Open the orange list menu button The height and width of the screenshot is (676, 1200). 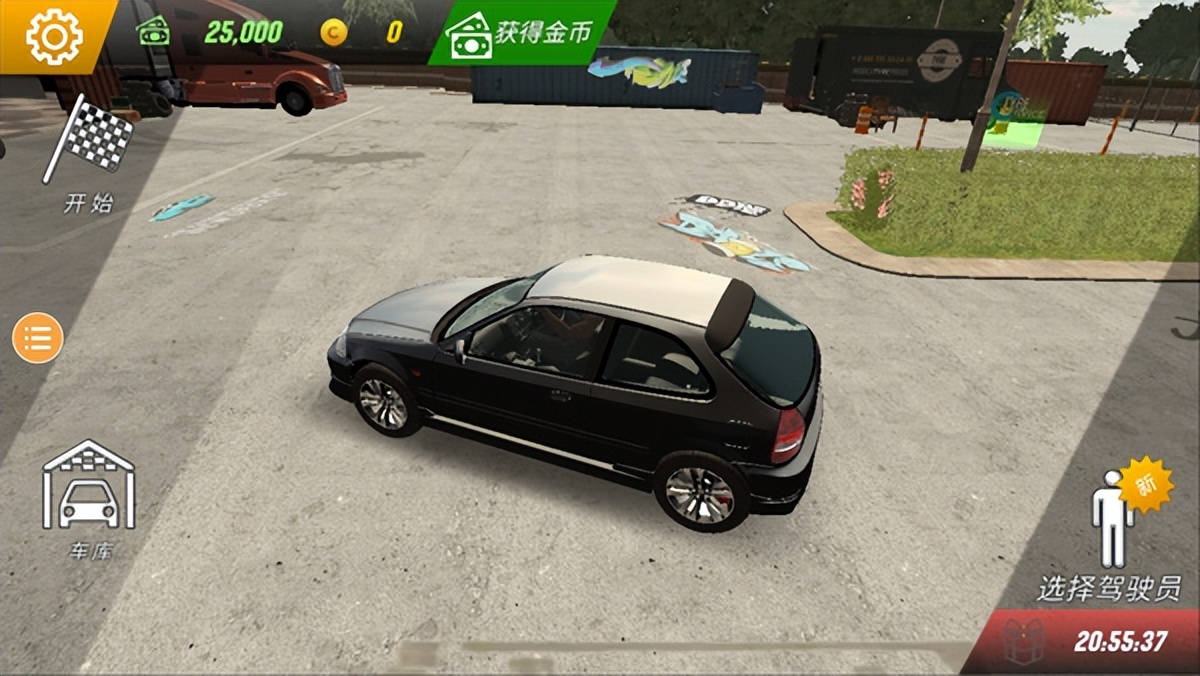coord(38,338)
